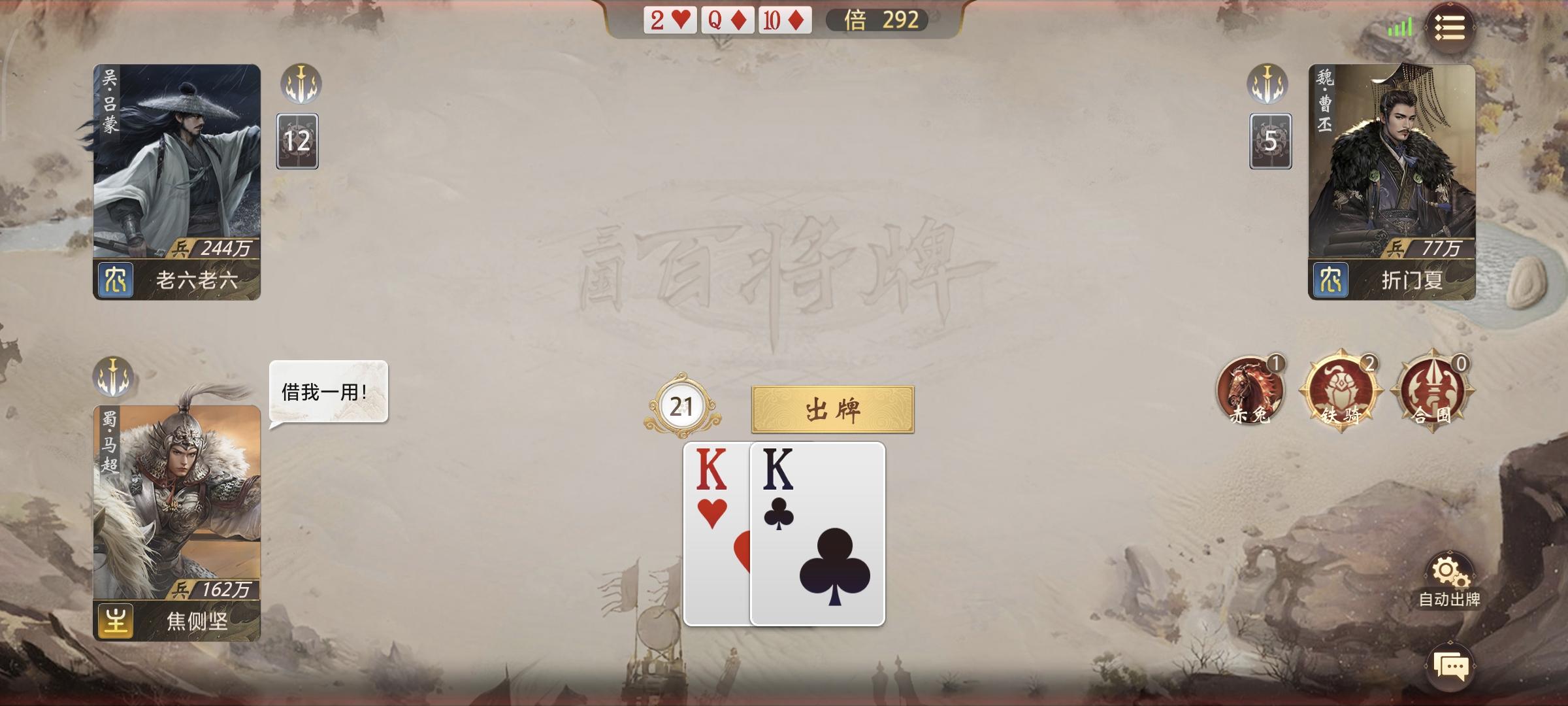
Task: Open the score indicator showing 倍 292
Action: point(876,20)
